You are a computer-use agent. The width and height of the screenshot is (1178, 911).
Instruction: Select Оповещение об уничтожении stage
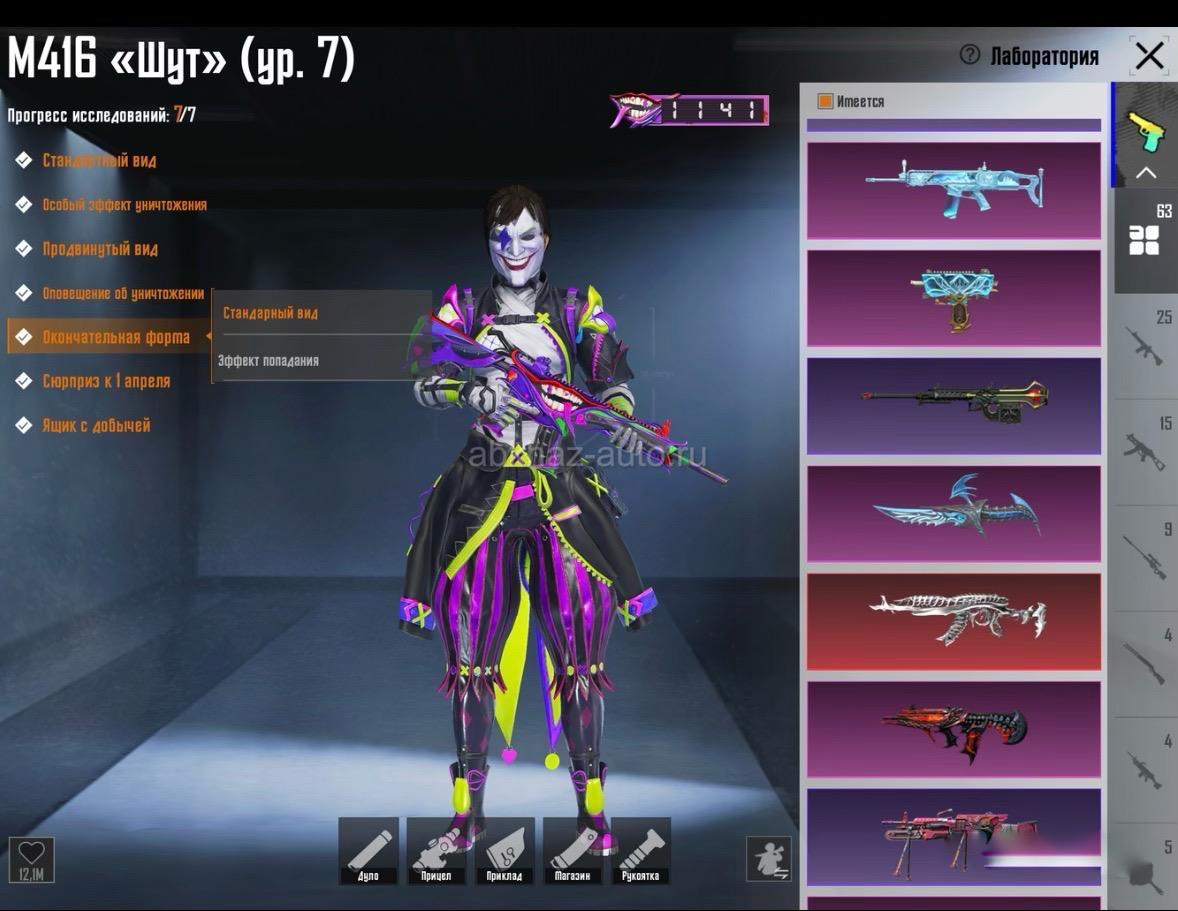(x=122, y=293)
